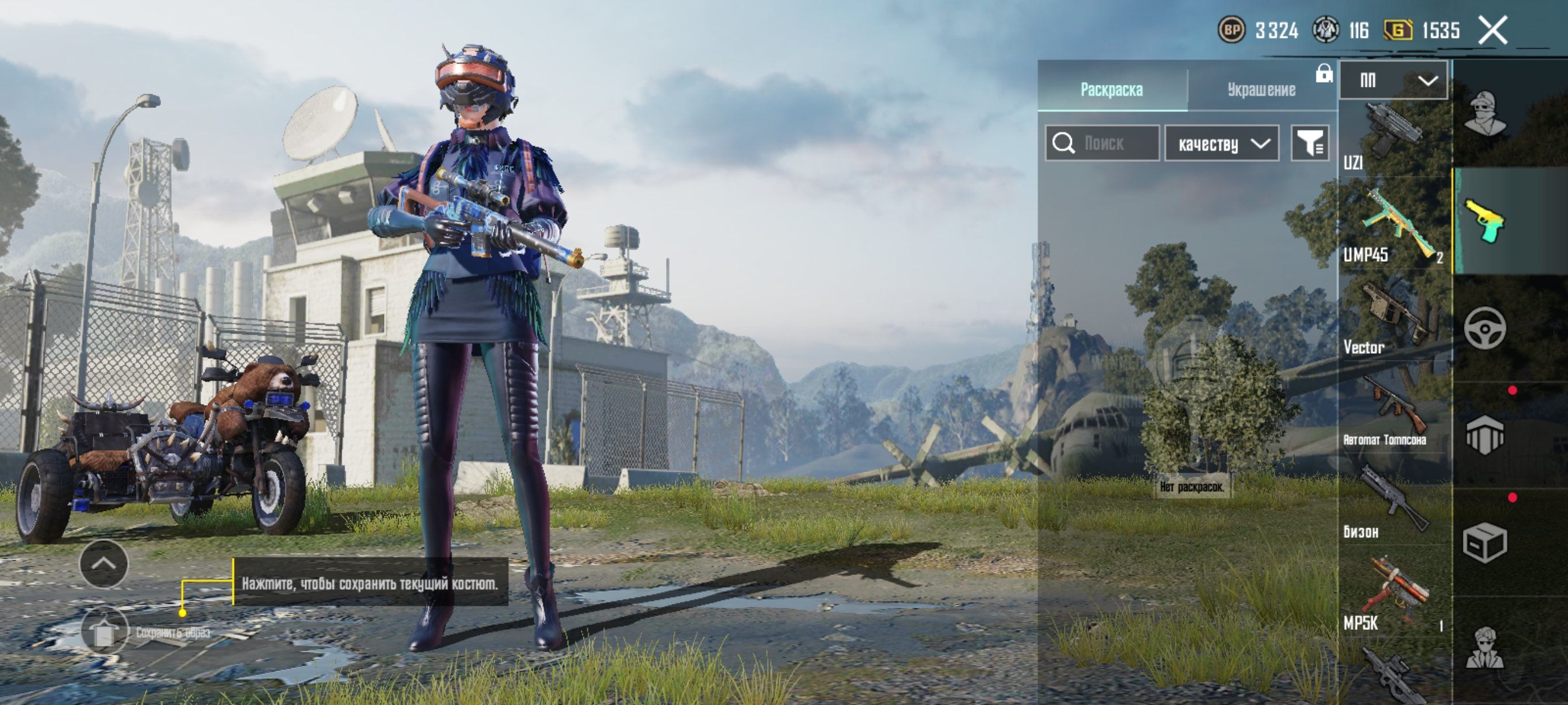Save current outfit with Сохранить в образ

(105, 632)
